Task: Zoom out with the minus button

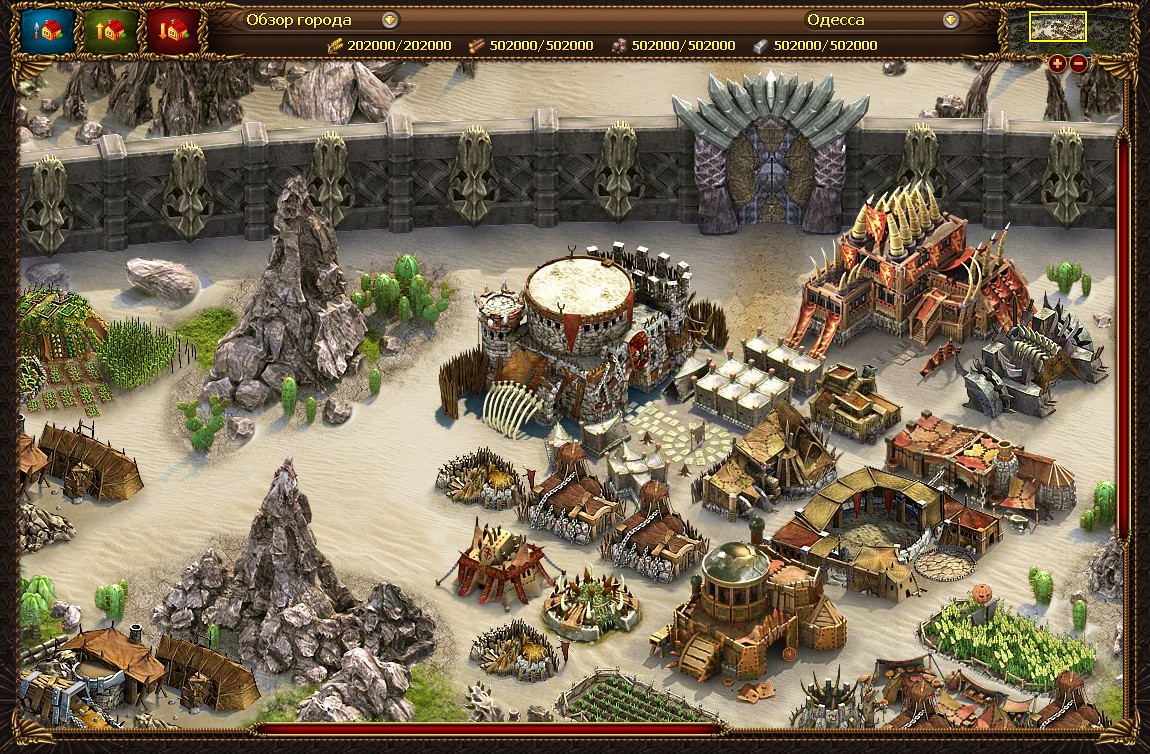Action: [x=1079, y=64]
